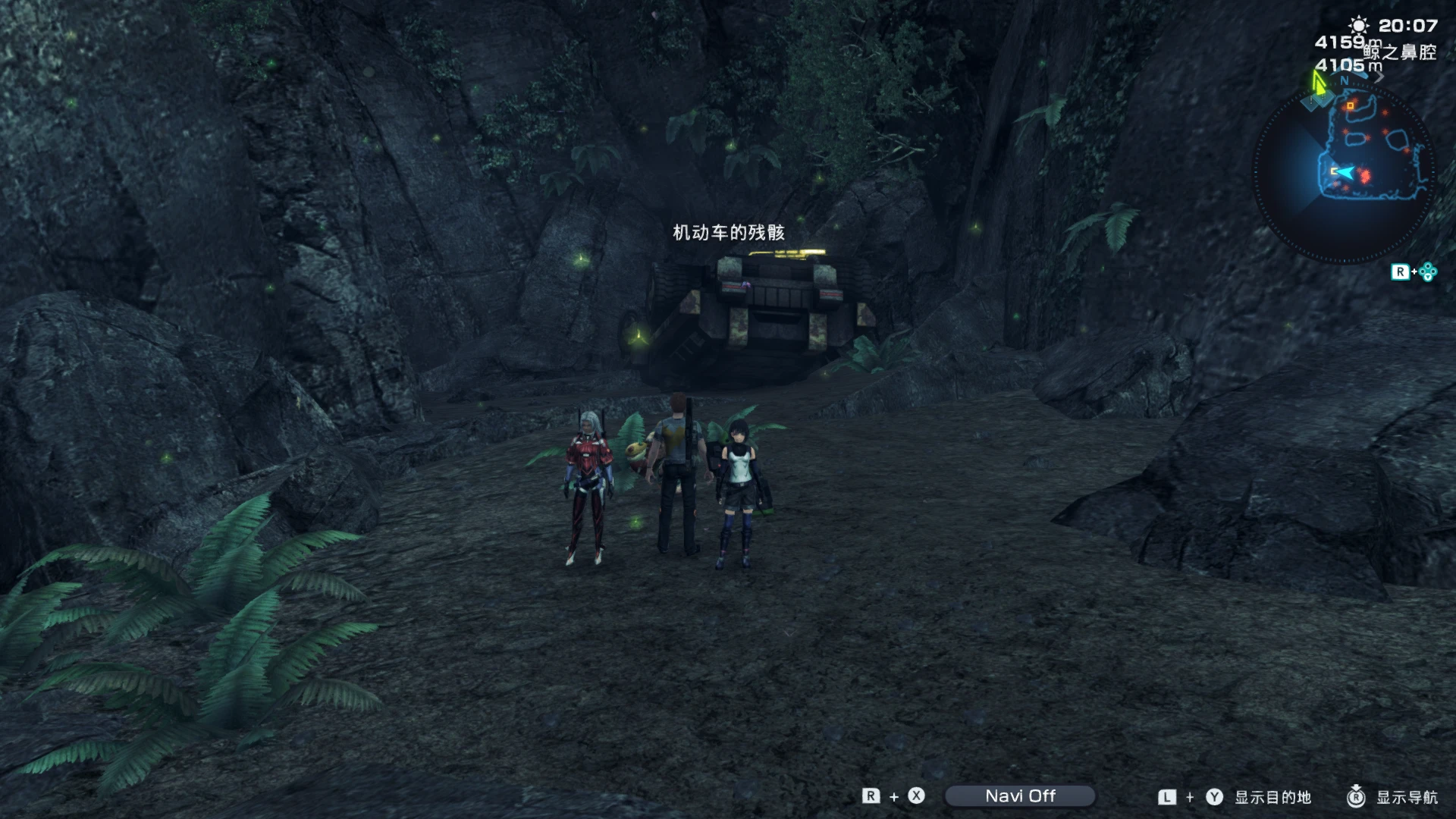Click the R button icon beside Navi Off

click(x=871, y=796)
